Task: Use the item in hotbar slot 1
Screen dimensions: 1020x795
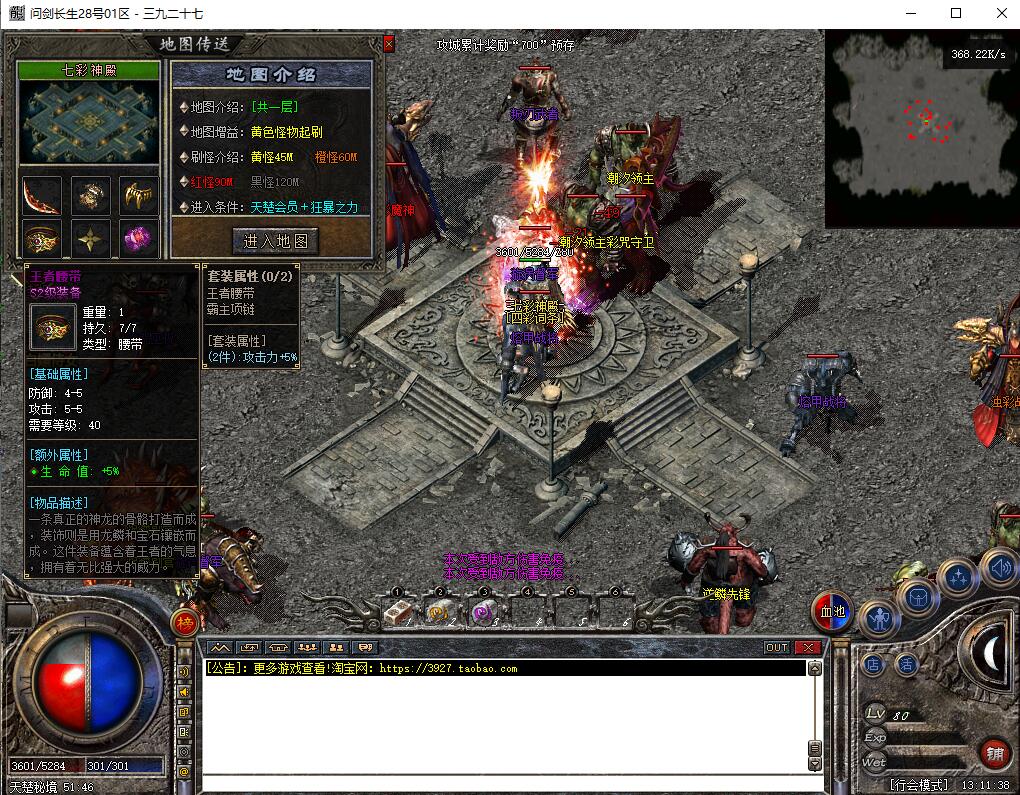Action: pos(398,611)
